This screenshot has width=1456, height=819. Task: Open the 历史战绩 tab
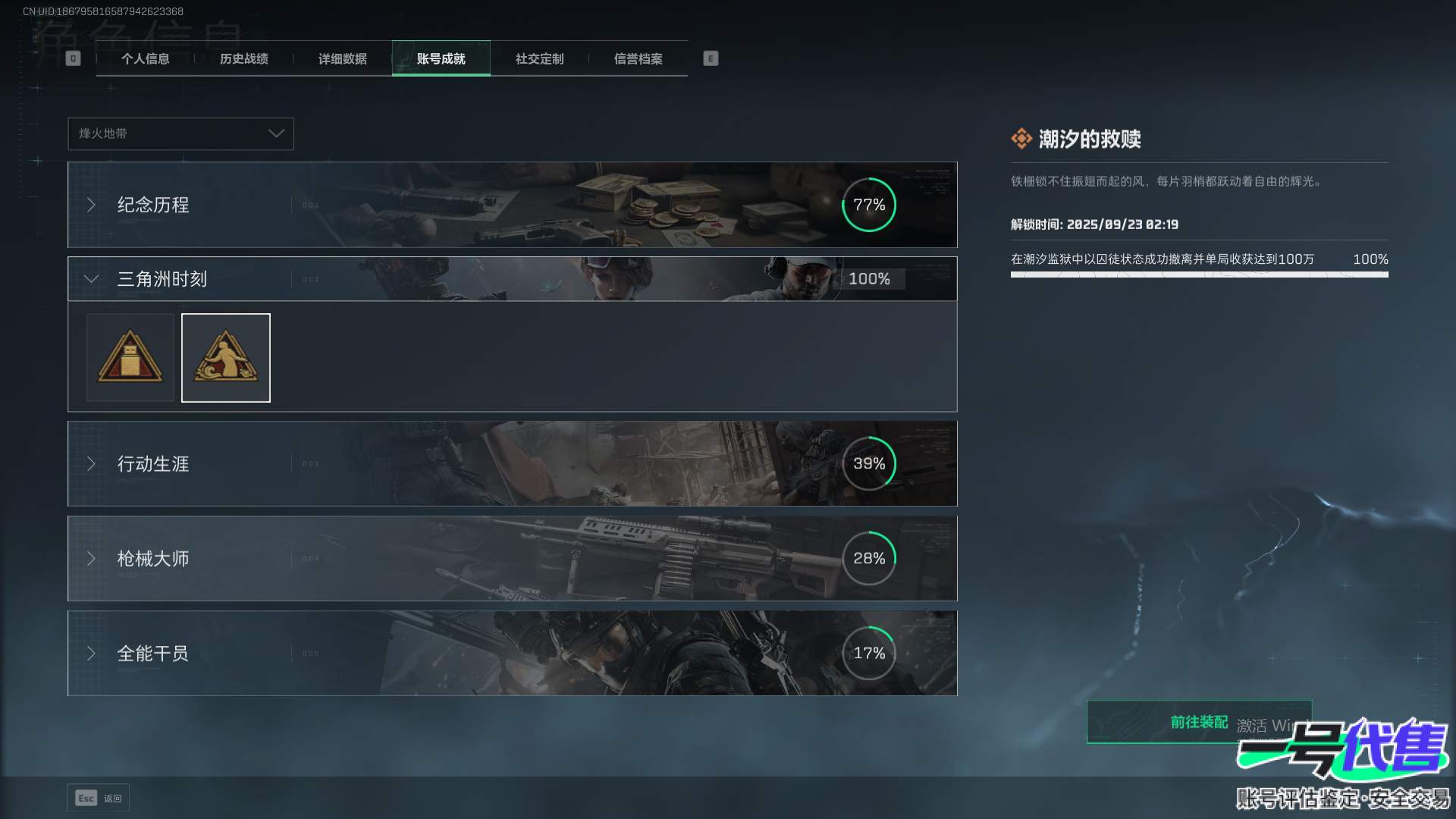coord(244,59)
